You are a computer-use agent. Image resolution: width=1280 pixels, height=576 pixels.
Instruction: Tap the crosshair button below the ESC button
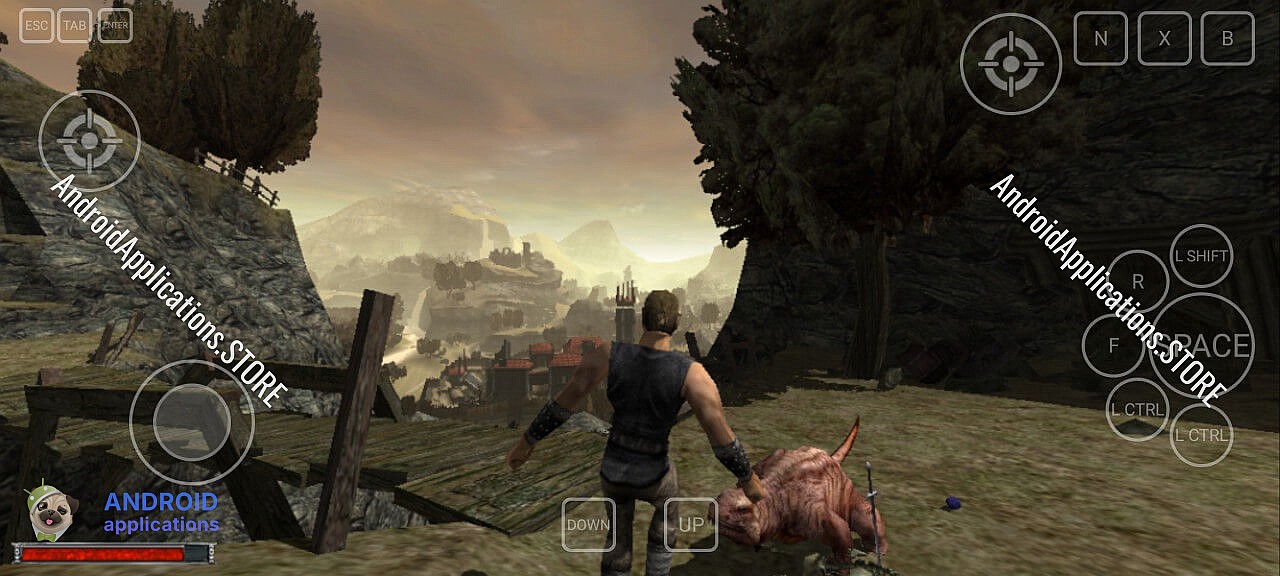coord(89,141)
